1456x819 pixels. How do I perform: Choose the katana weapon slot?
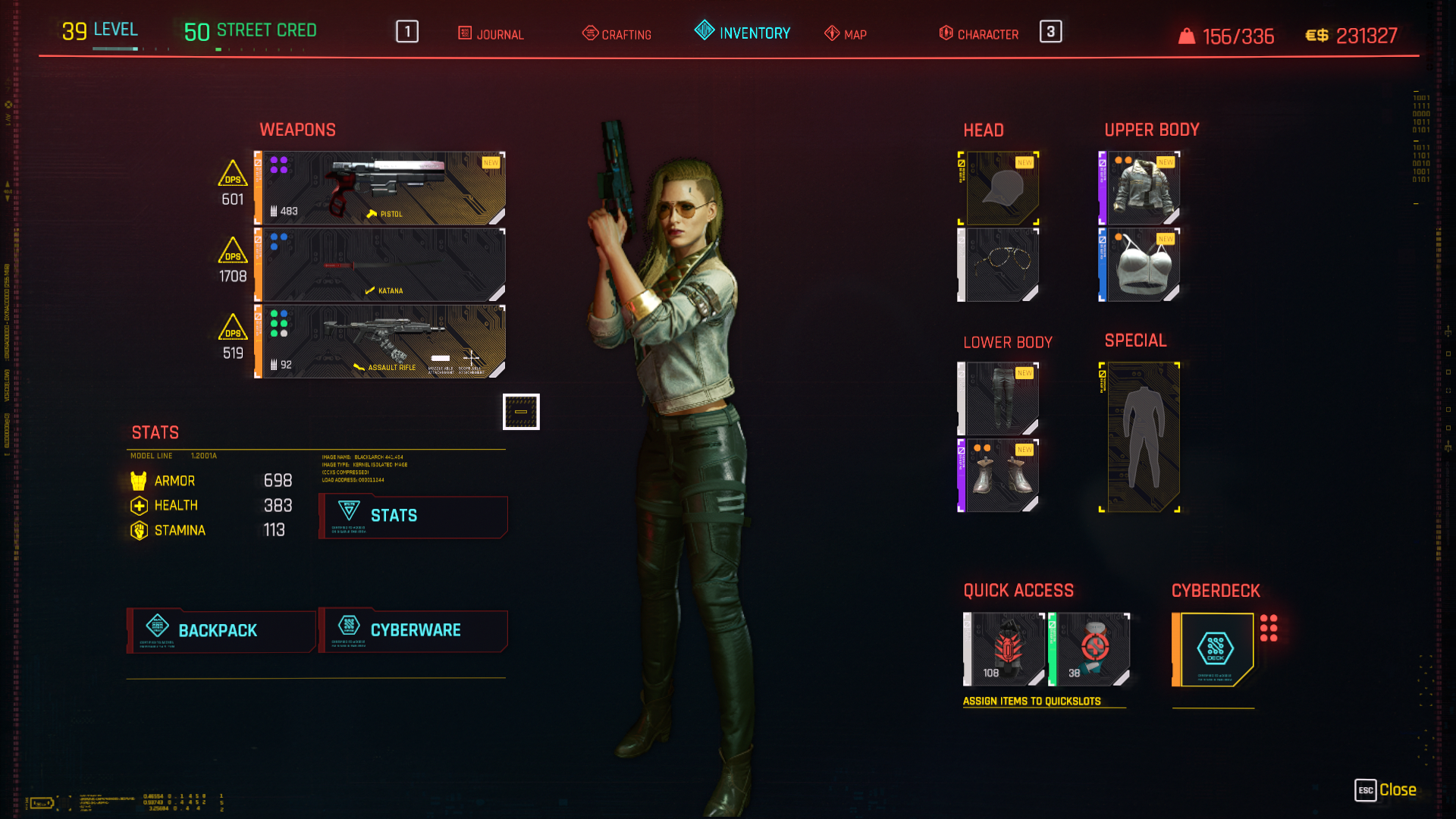381,265
